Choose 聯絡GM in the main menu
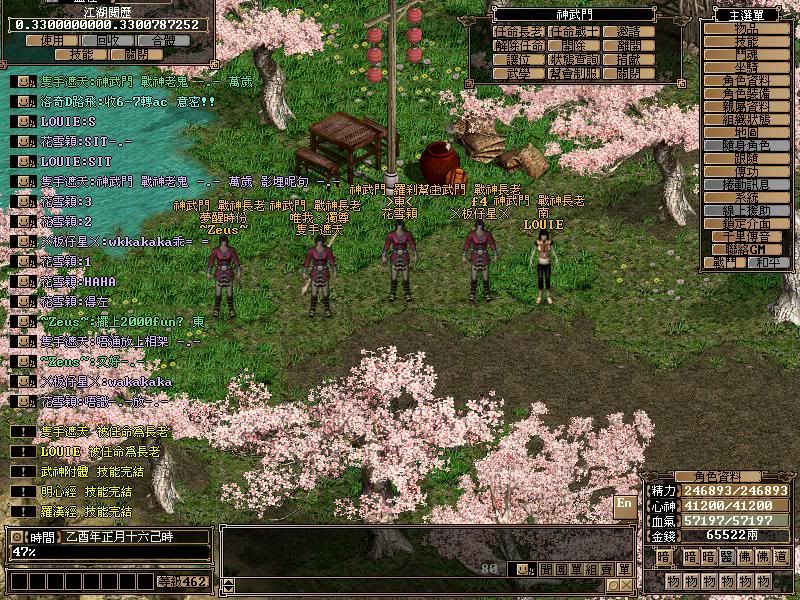 746,249
